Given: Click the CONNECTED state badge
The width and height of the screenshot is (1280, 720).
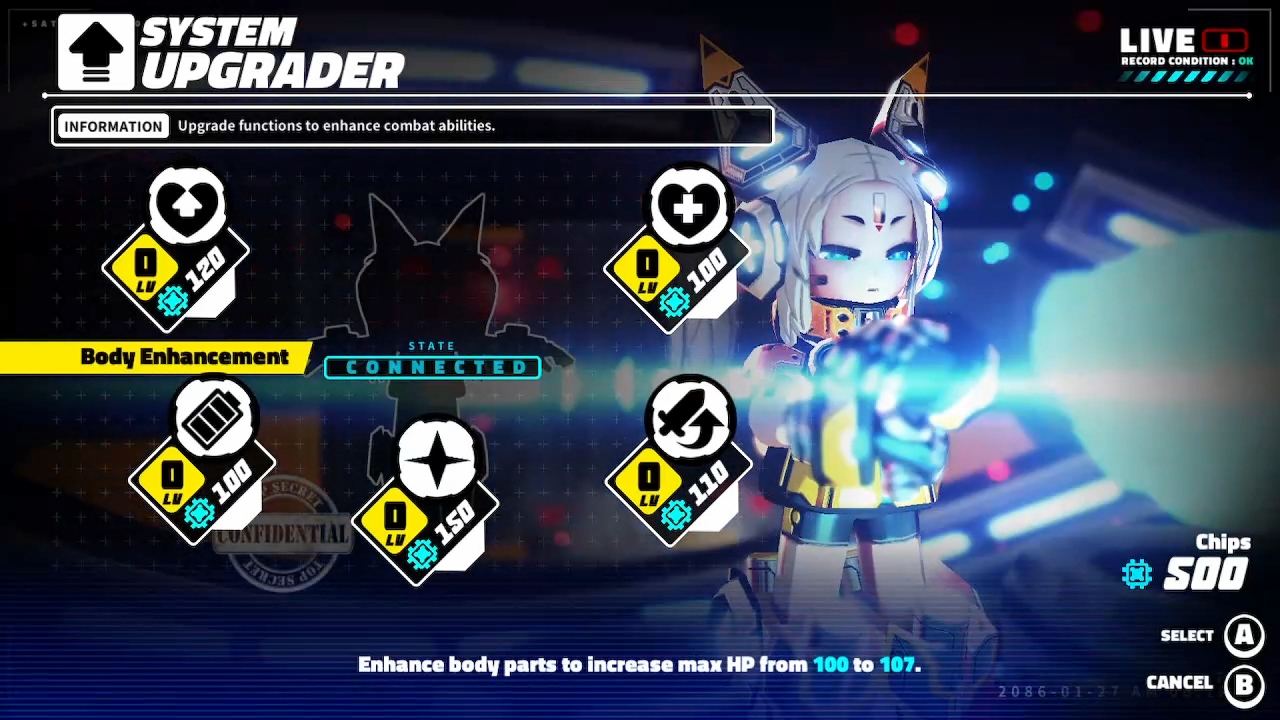Looking at the screenshot, I should click(432, 367).
